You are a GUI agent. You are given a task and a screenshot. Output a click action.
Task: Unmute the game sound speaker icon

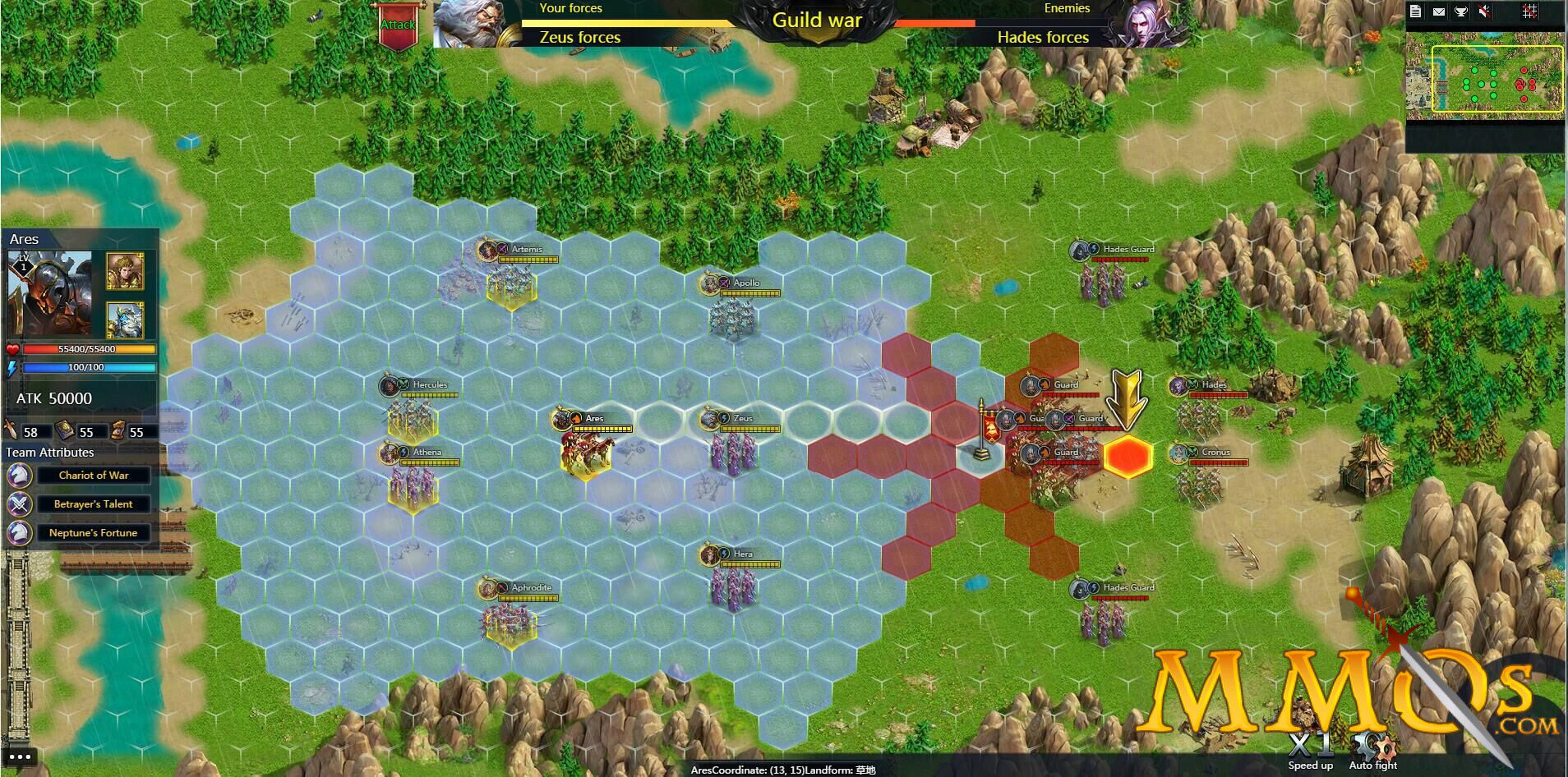(1484, 11)
